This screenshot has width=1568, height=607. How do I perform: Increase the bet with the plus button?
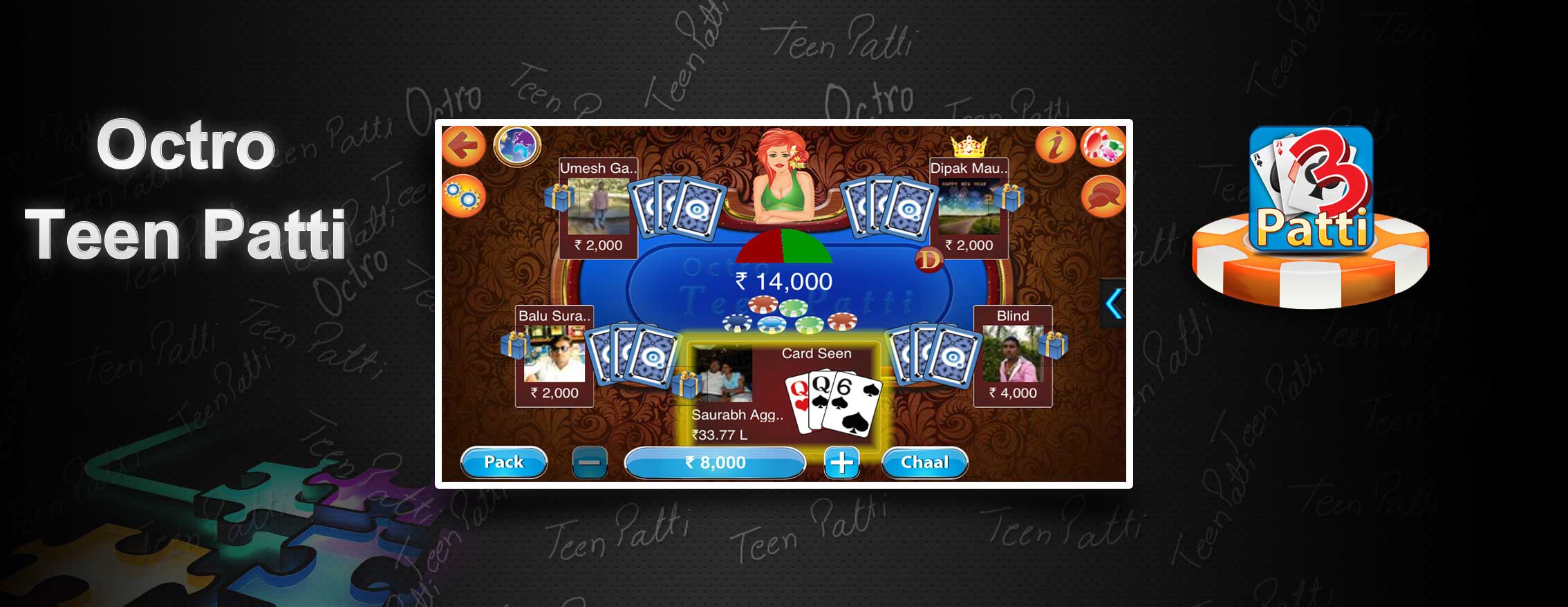(841, 463)
